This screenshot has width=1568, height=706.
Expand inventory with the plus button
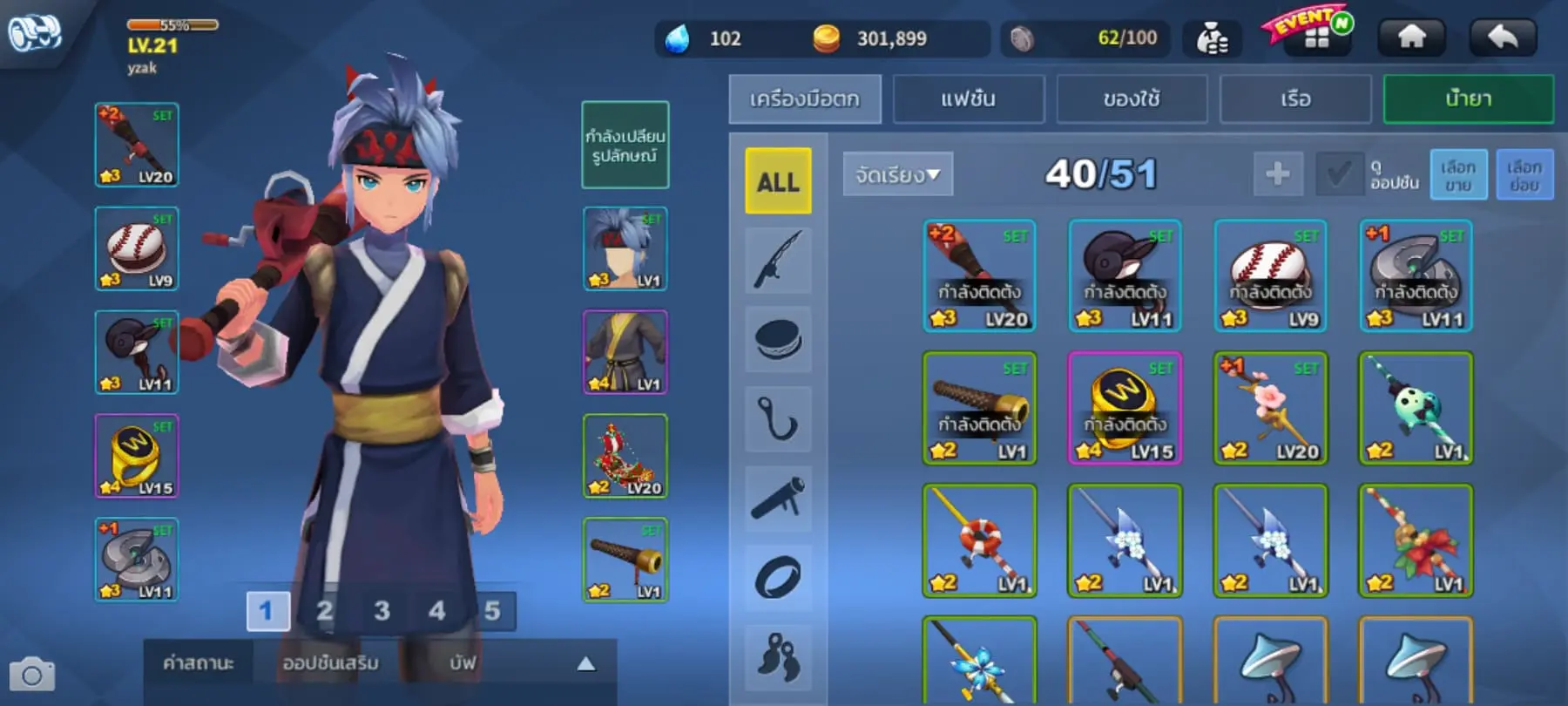(x=1277, y=174)
